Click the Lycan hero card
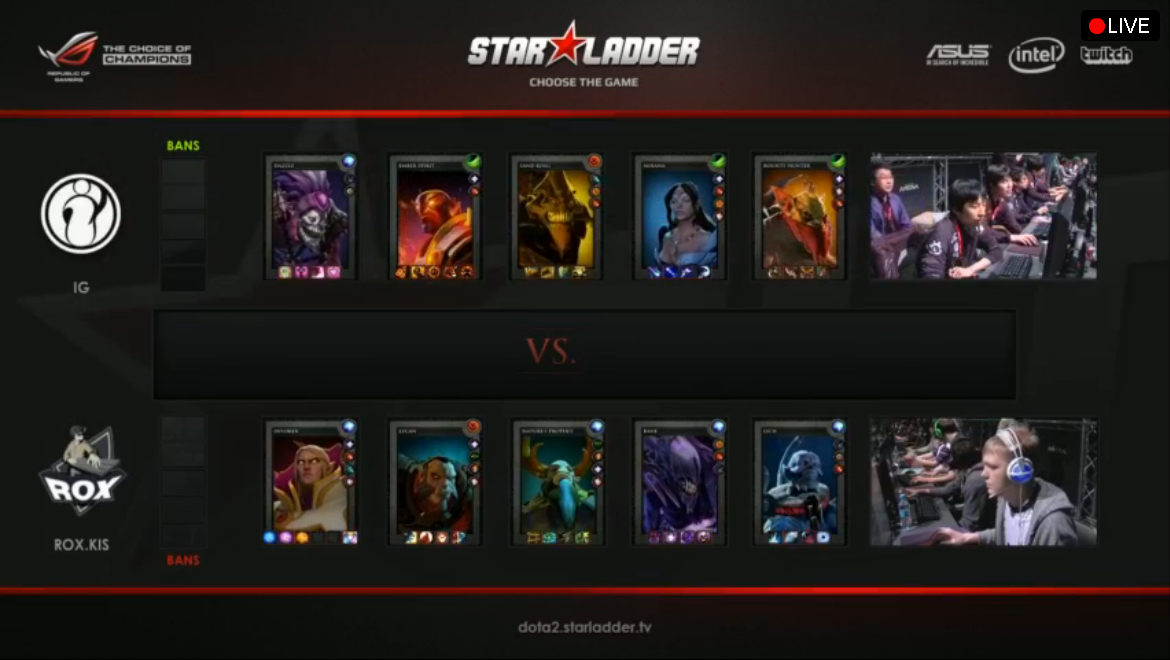 (434, 482)
